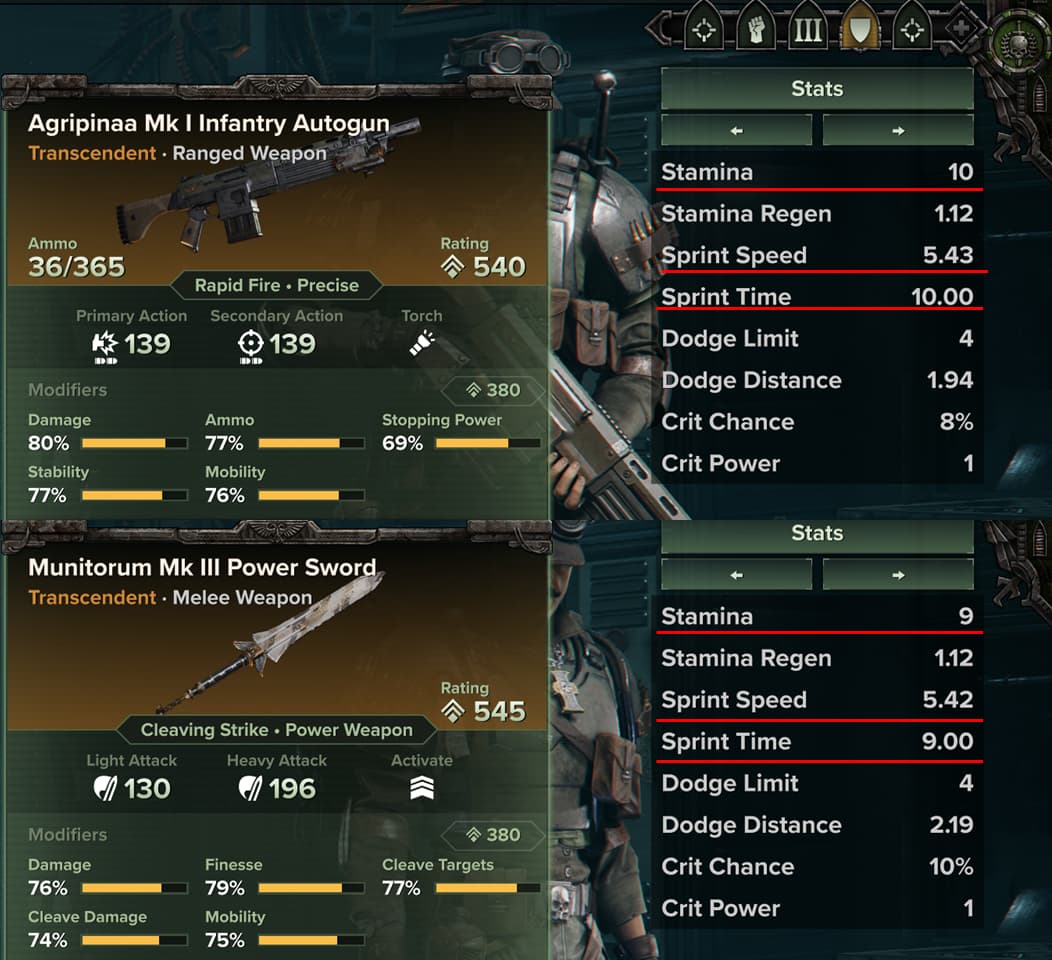Open the Roman numeral III tab
The width and height of the screenshot is (1052, 960).
click(x=808, y=30)
